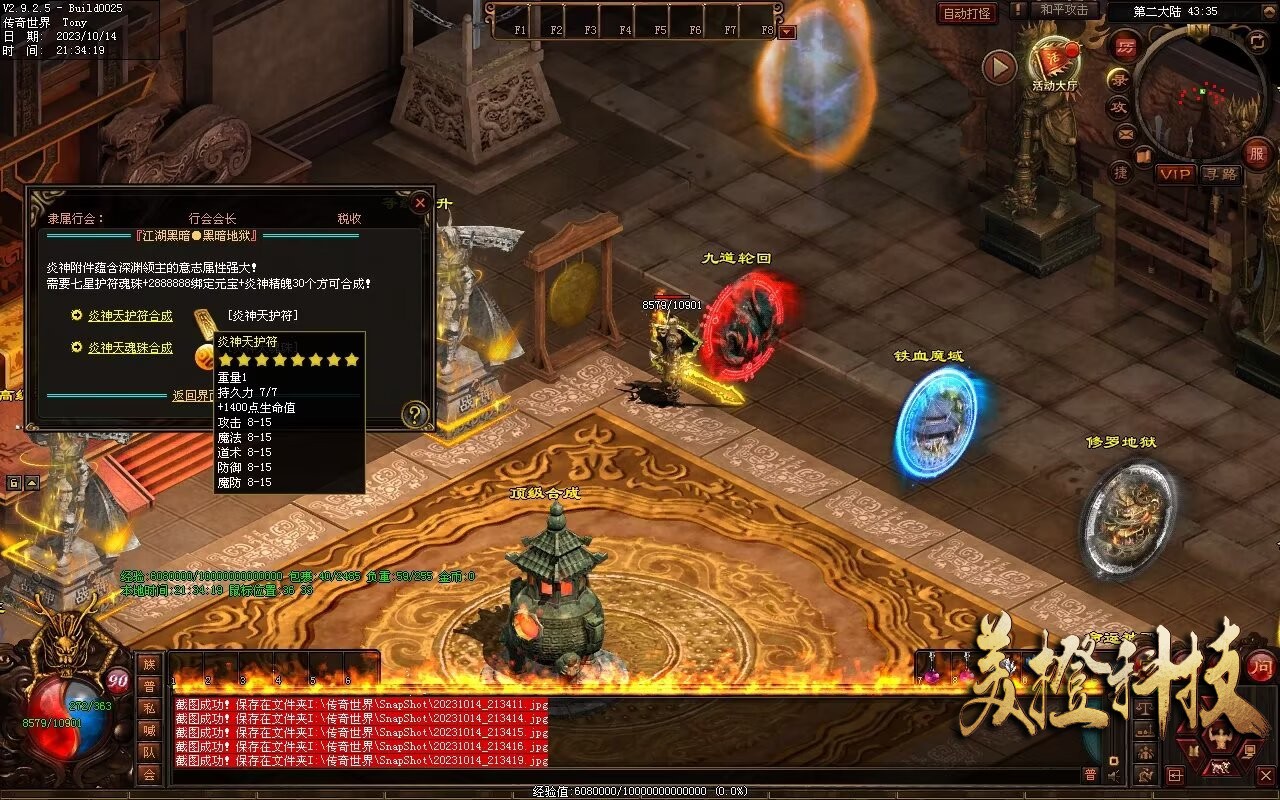Expand the F-key skill bar dropdown arrow
This screenshot has height=800, width=1280.
tap(788, 31)
